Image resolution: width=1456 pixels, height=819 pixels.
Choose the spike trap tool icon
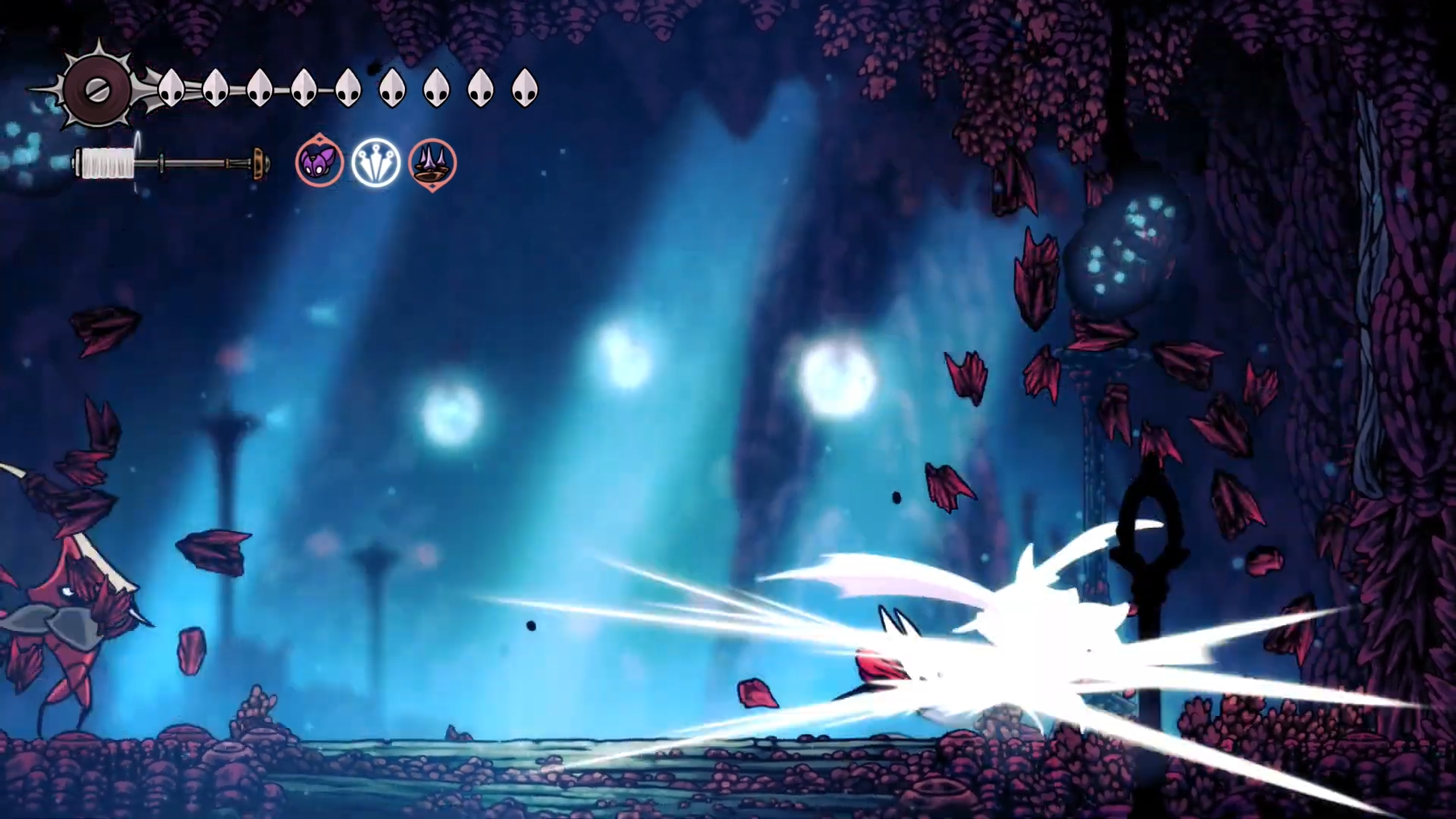click(432, 163)
